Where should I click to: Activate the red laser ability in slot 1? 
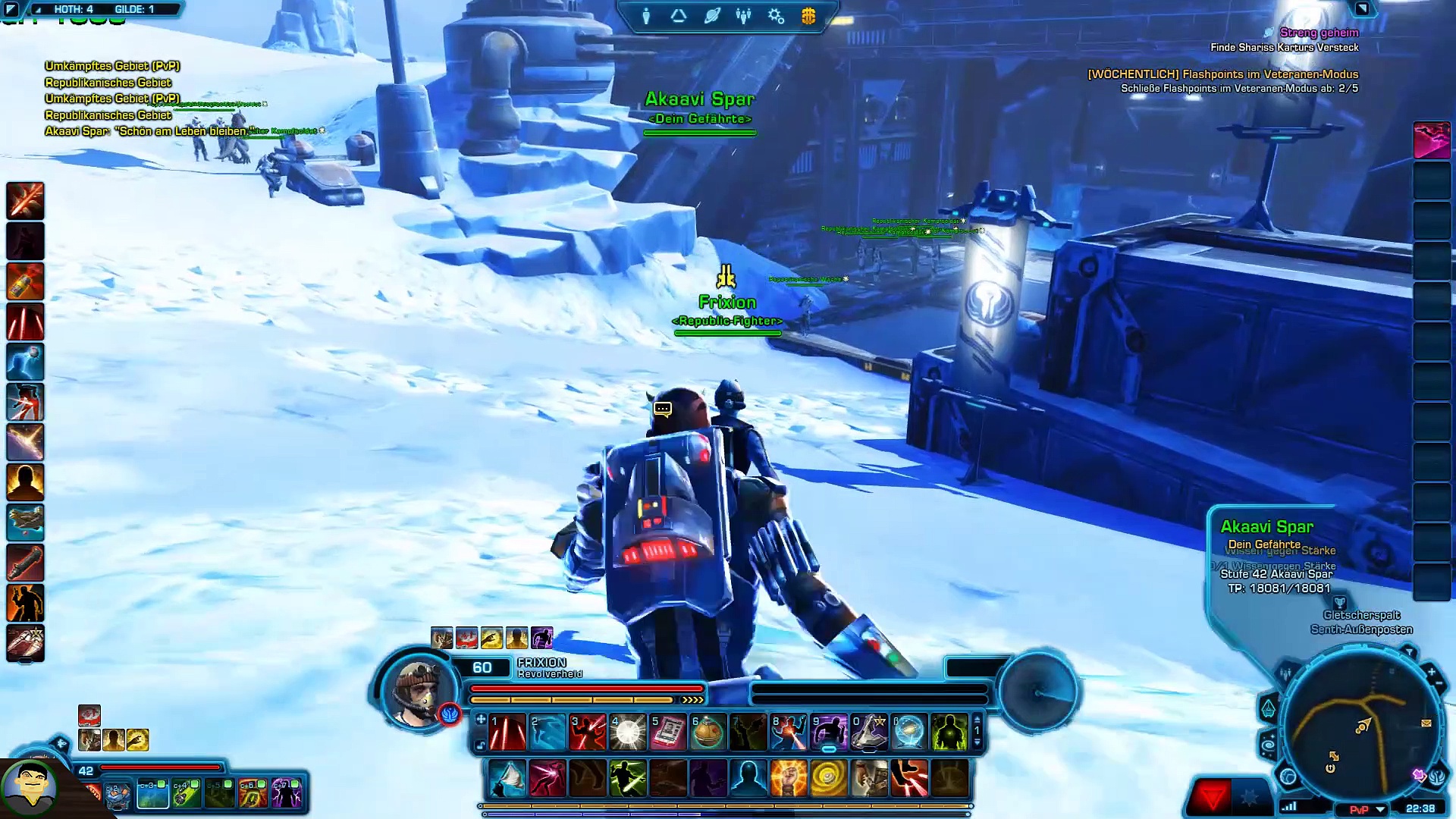coord(507,733)
